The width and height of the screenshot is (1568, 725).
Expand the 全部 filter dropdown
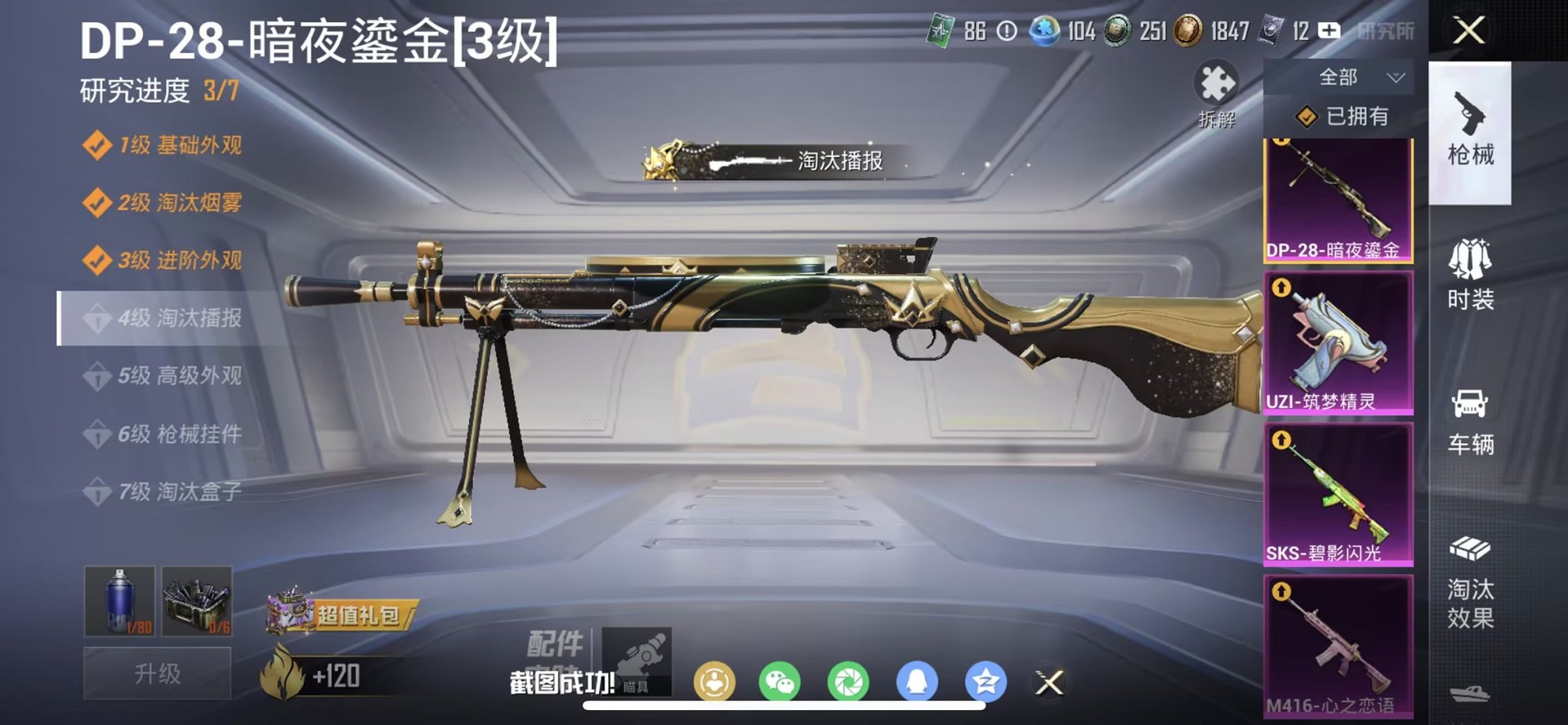tap(1349, 77)
